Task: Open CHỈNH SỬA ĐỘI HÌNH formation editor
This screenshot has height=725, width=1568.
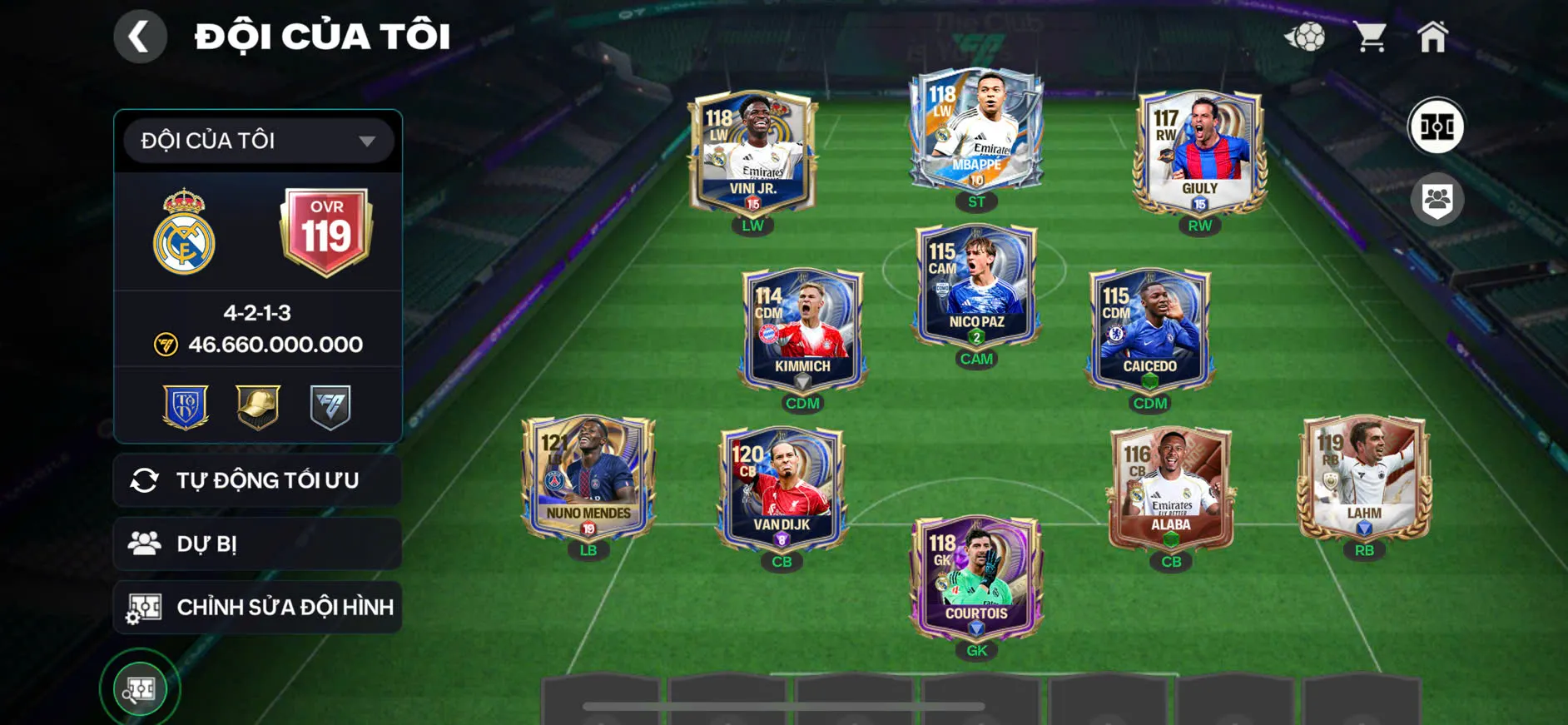Action: [x=258, y=607]
